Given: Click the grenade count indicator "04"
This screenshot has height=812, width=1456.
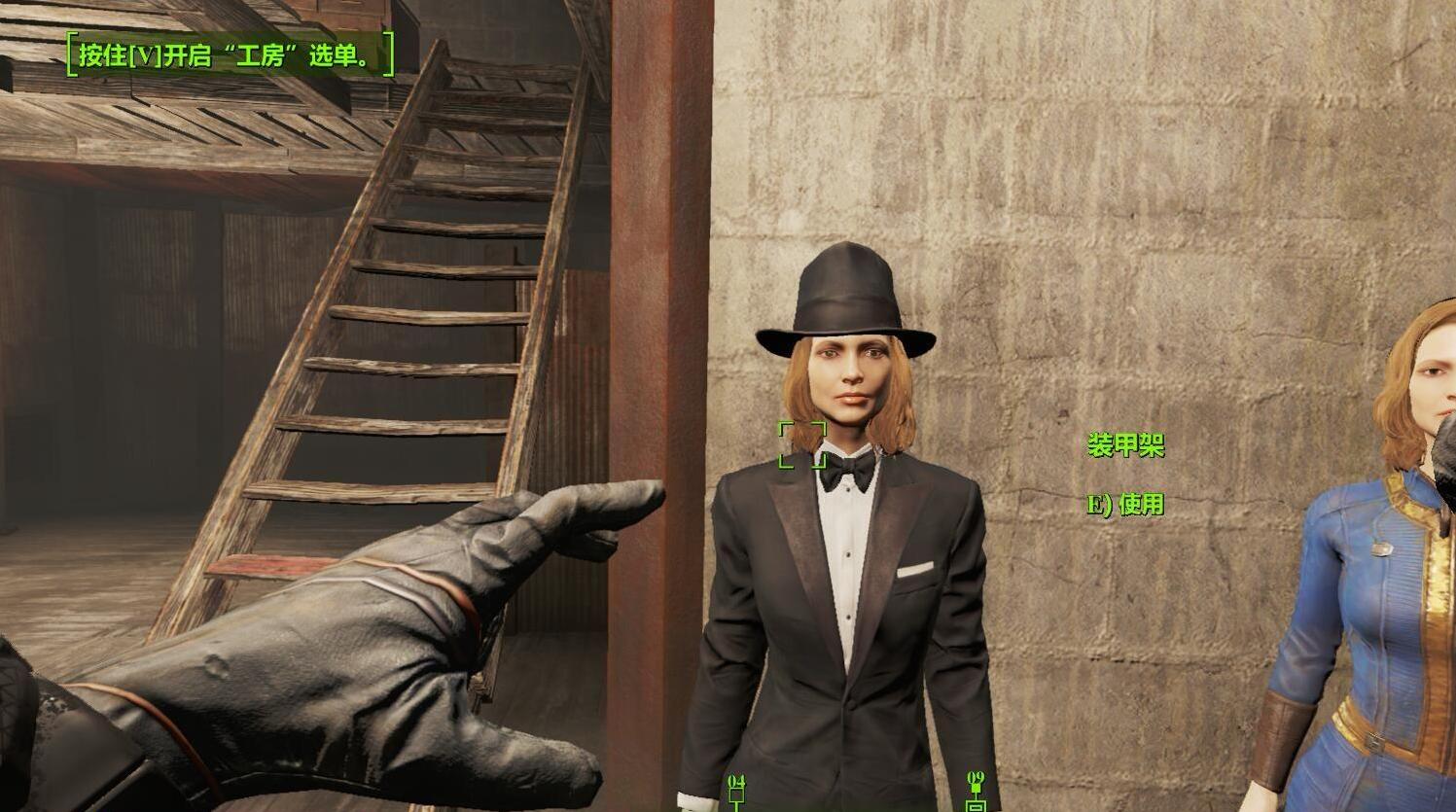Looking at the screenshot, I should pos(735,780).
